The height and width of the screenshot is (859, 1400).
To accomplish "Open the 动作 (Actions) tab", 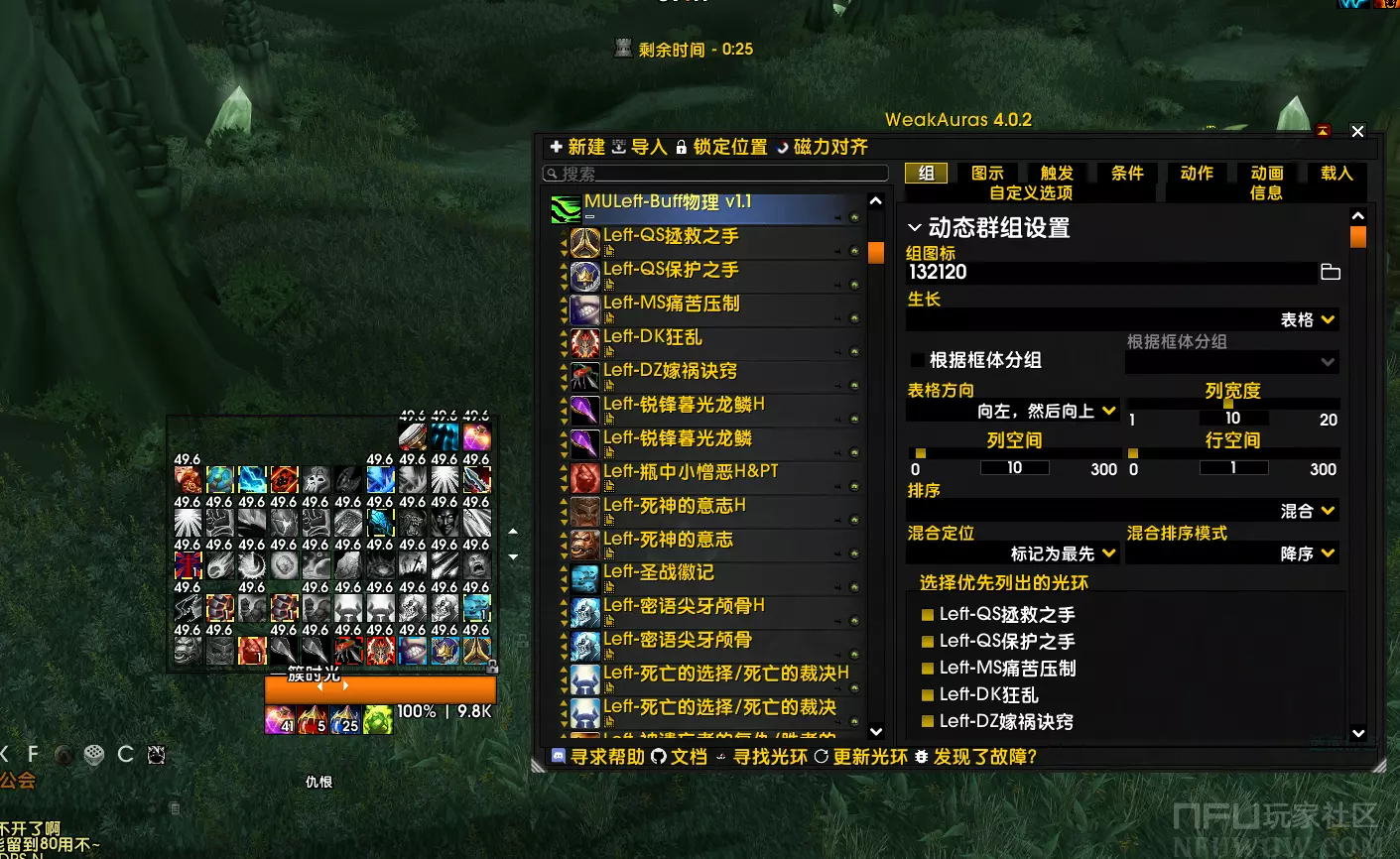I will 1197,174.
